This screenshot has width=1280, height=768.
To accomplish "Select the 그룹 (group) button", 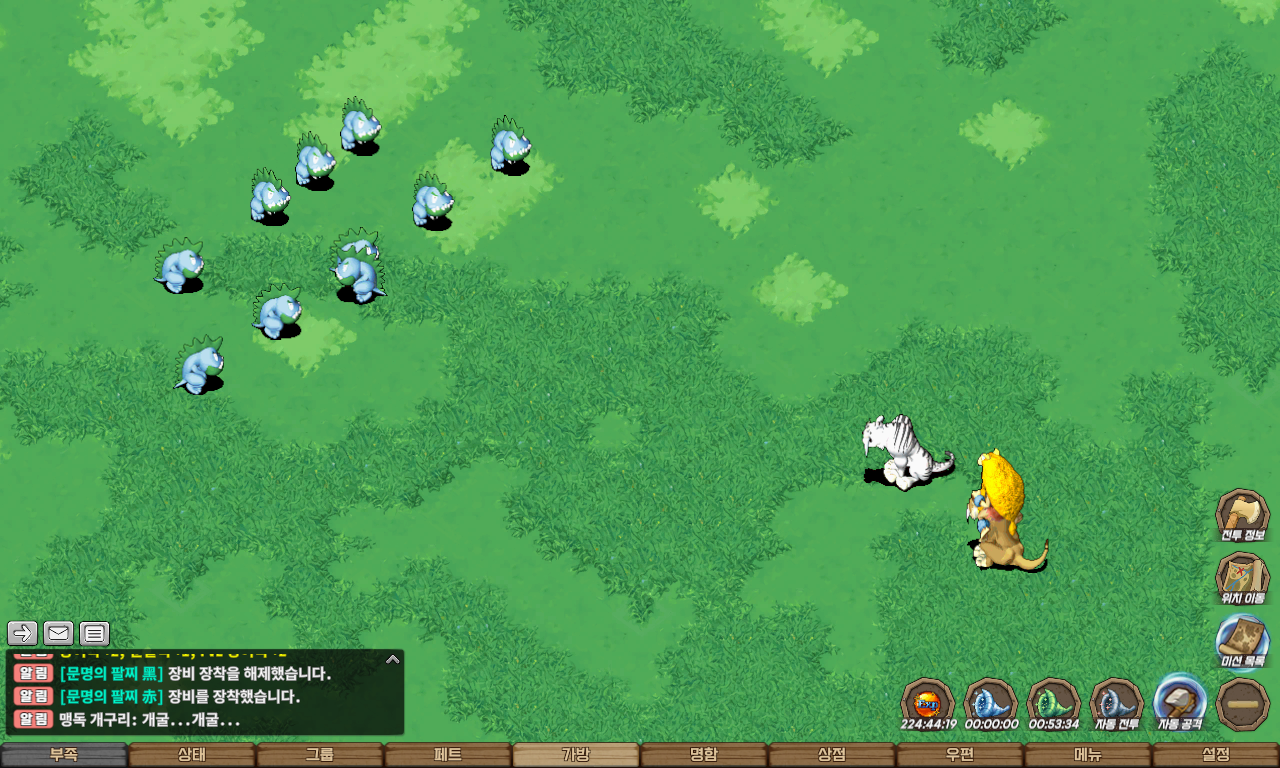I will (320, 755).
